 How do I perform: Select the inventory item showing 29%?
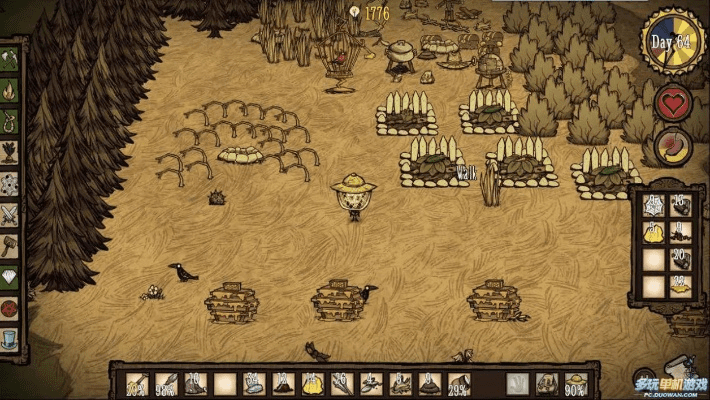(x=459, y=383)
